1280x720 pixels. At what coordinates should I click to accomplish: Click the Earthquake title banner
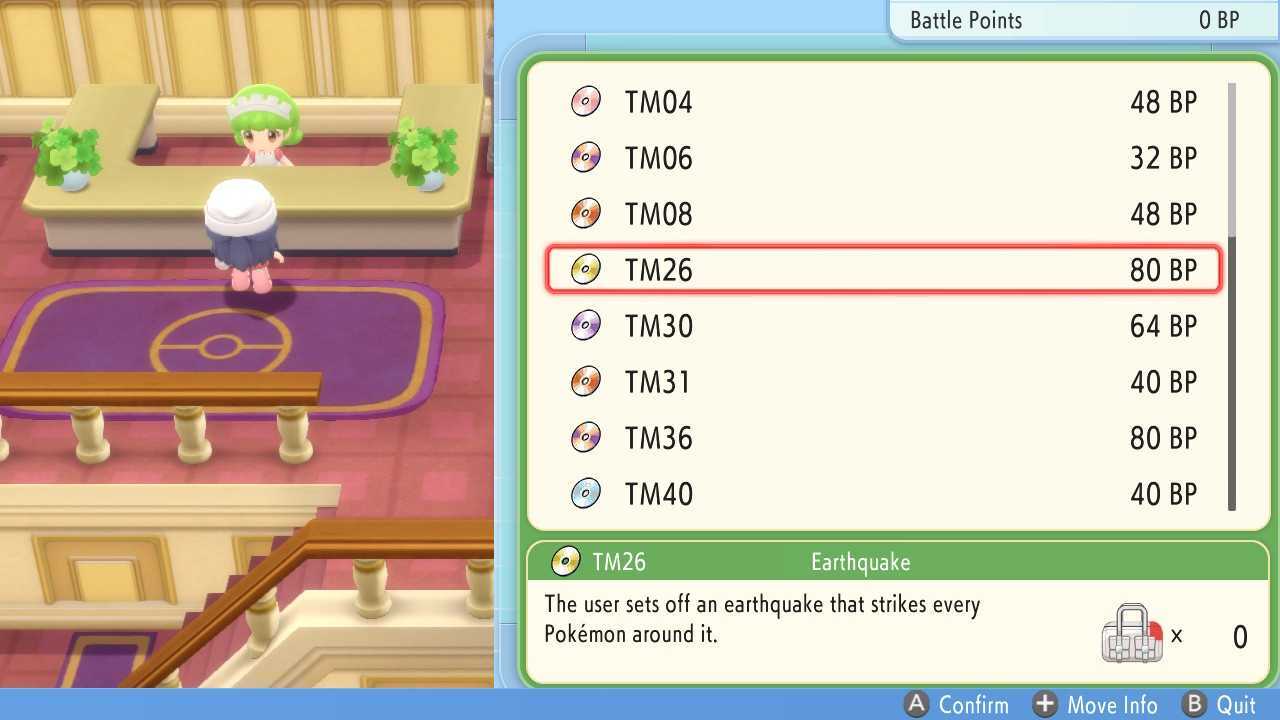[x=860, y=562]
